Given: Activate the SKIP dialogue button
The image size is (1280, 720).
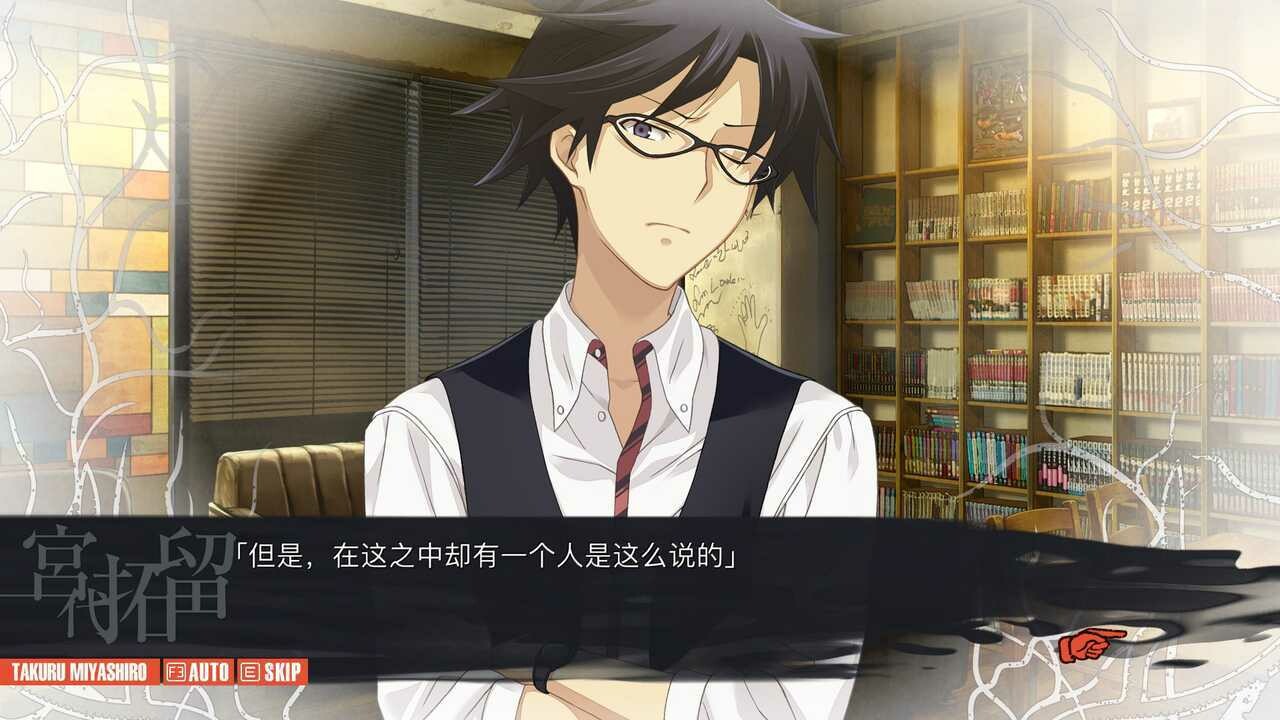Looking at the screenshot, I should tap(272, 671).
